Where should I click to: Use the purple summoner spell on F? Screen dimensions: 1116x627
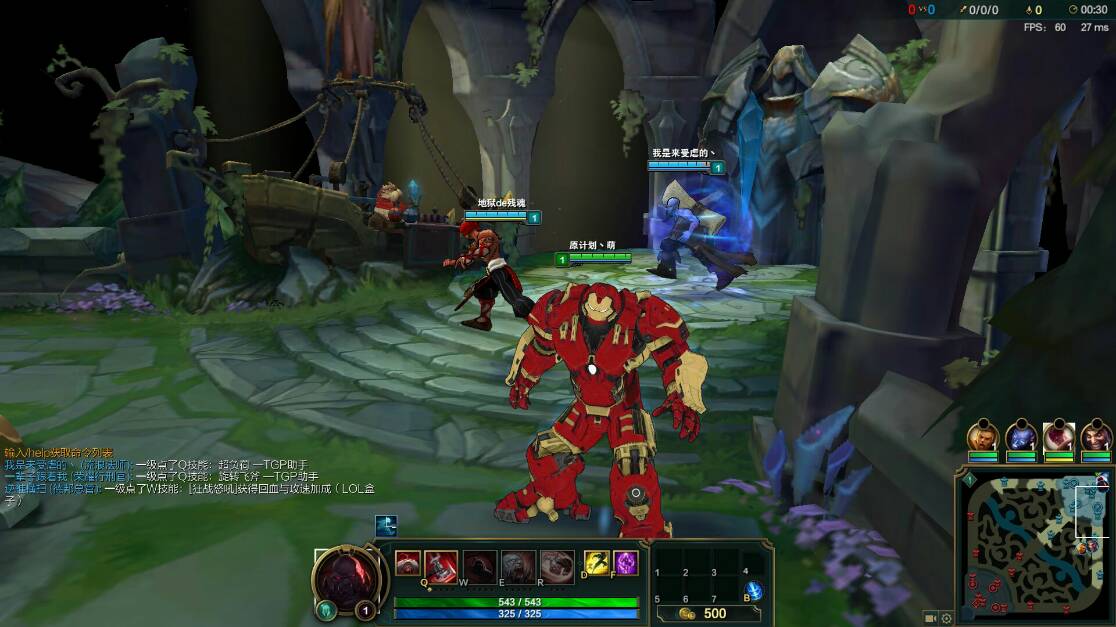(626, 563)
